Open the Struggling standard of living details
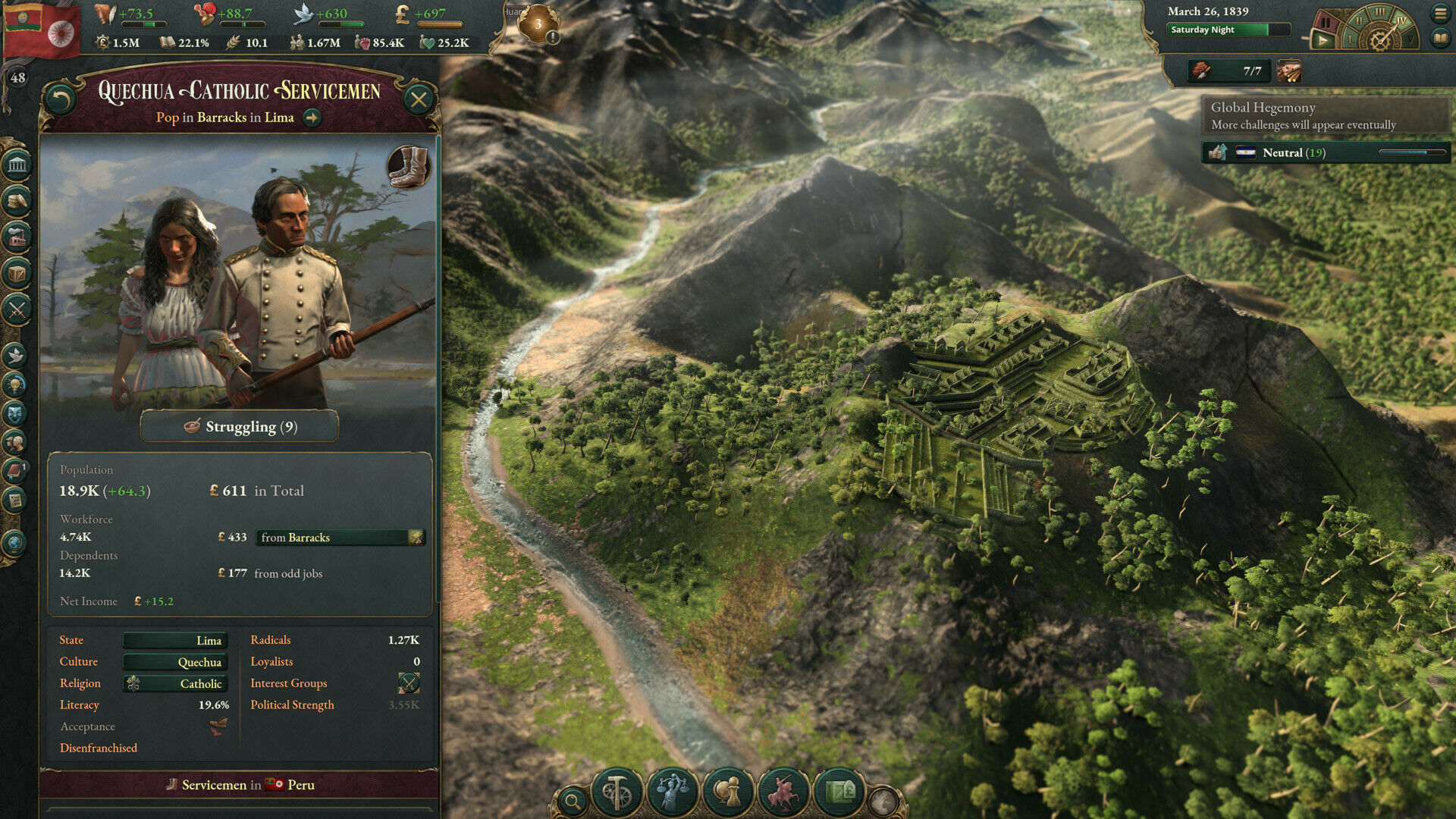The image size is (1456, 819). [x=240, y=426]
